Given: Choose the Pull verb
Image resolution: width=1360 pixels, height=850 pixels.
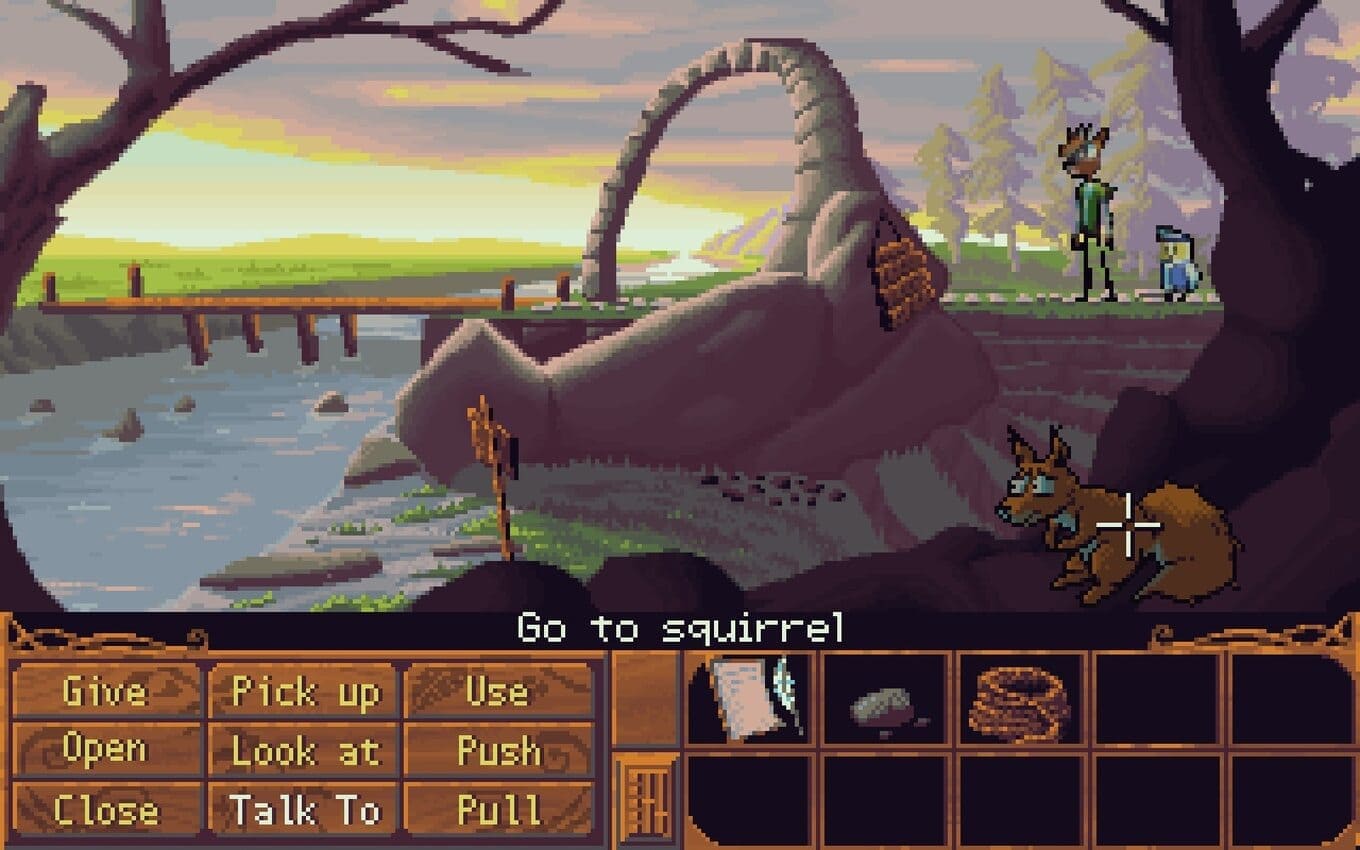Looking at the screenshot, I should click(498, 809).
